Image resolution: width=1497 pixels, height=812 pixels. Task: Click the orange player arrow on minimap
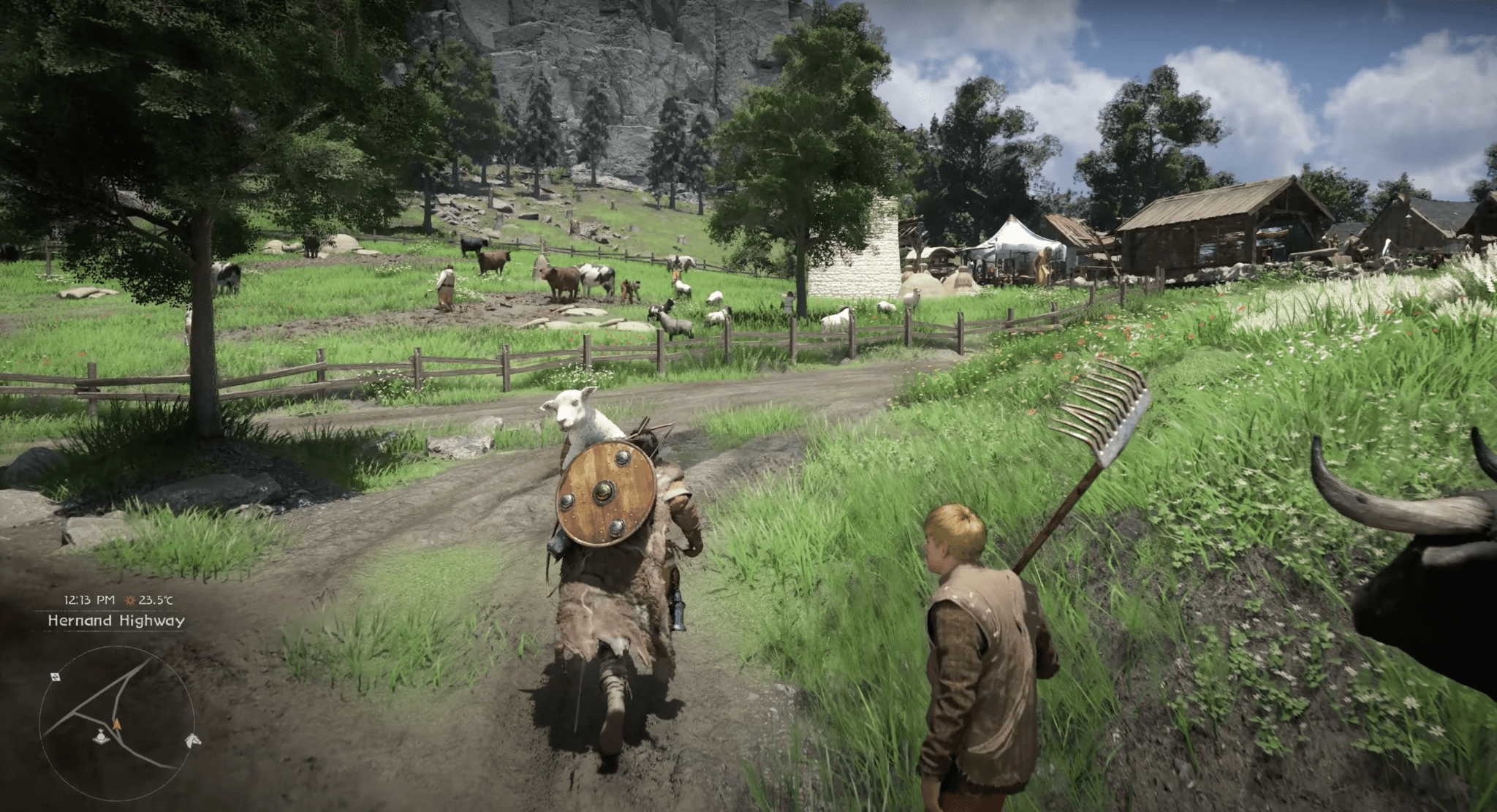coord(116,724)
